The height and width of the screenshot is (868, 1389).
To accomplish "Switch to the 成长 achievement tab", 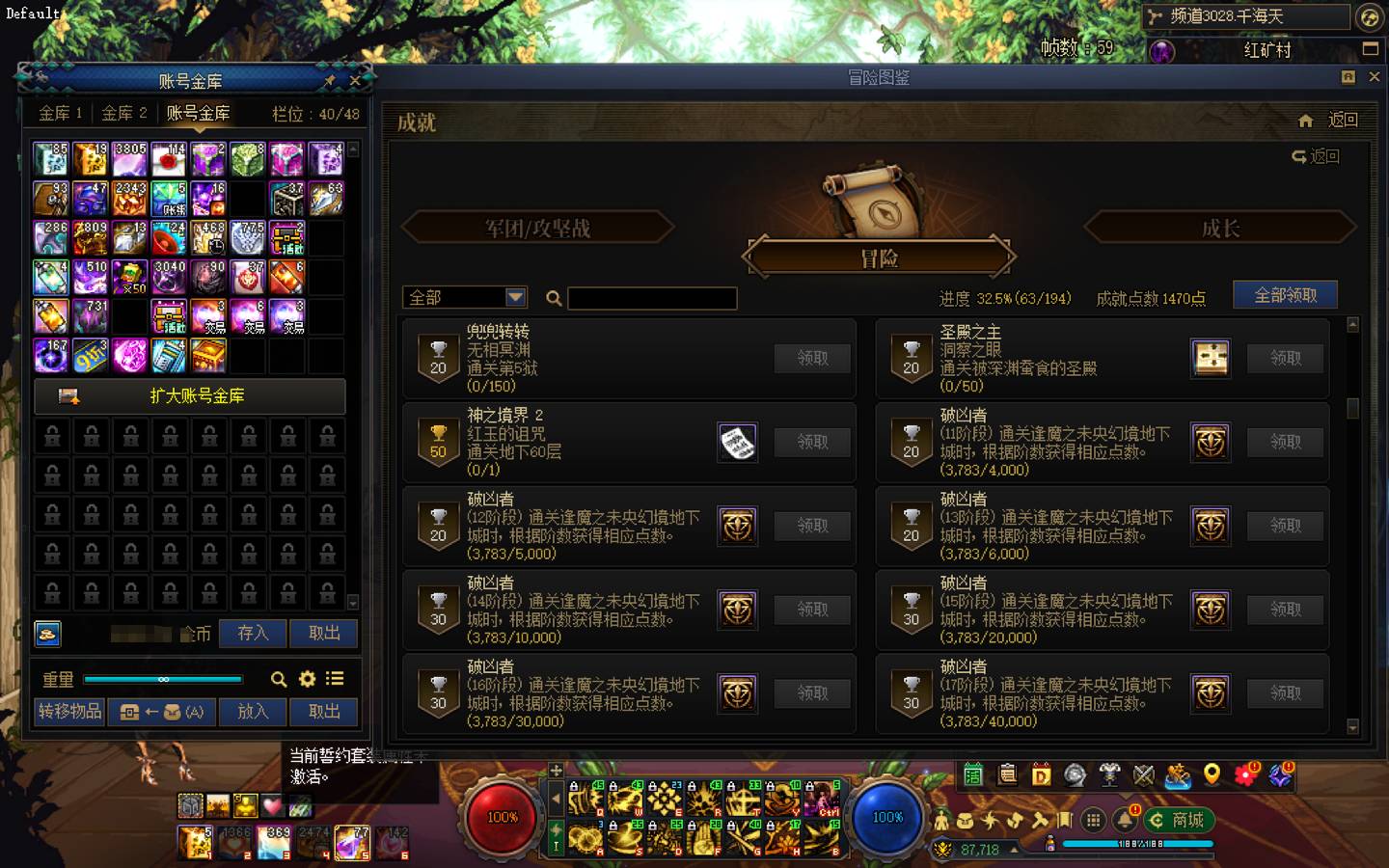I will tap(1220, 228).
